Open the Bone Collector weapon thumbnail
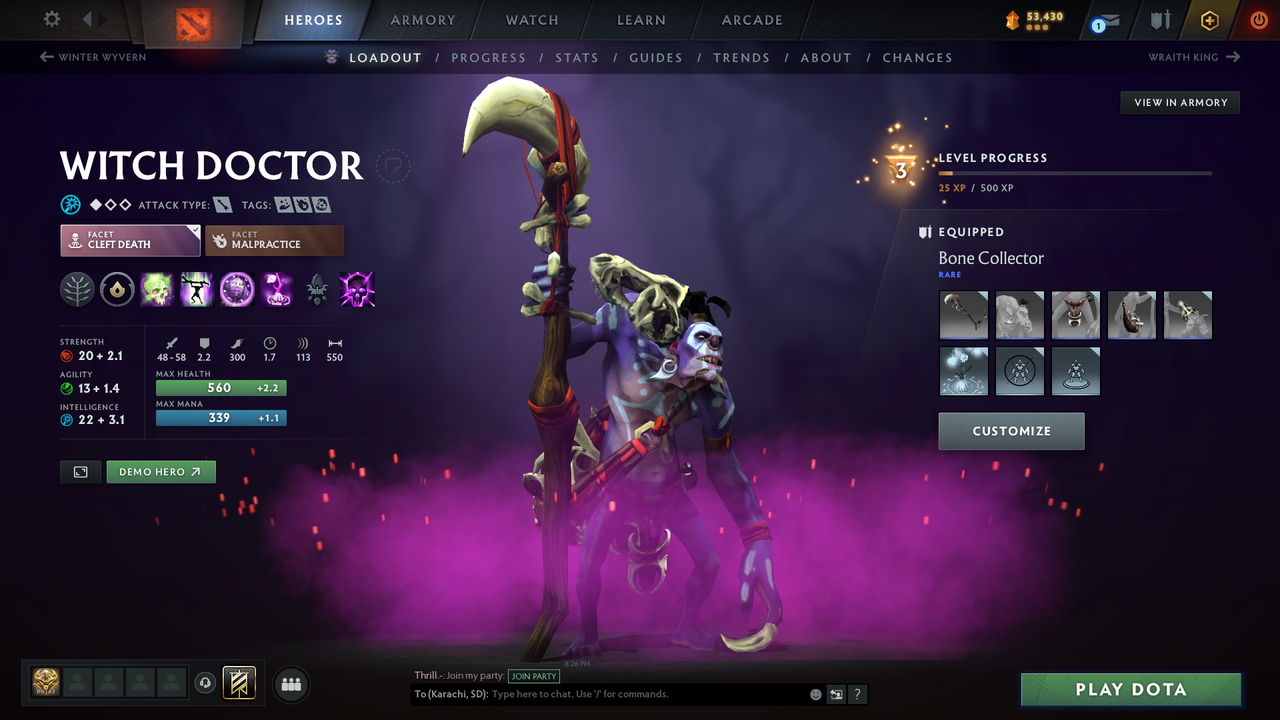 point(963,314)
